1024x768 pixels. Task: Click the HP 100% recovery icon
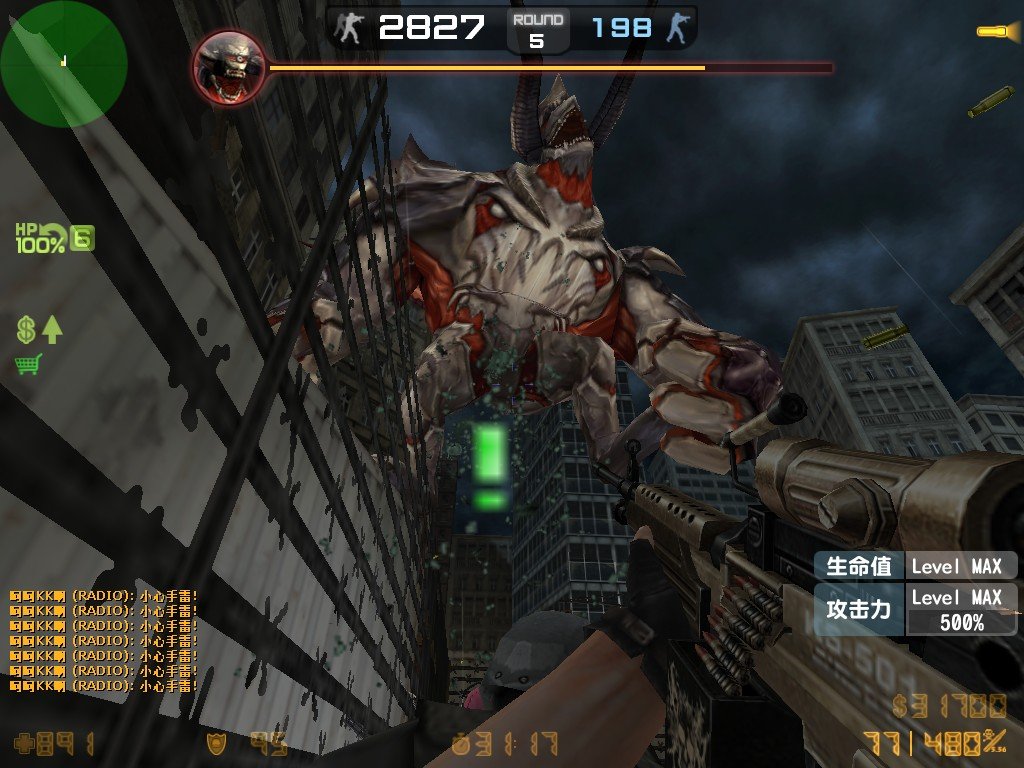click(x=54, y=238)
